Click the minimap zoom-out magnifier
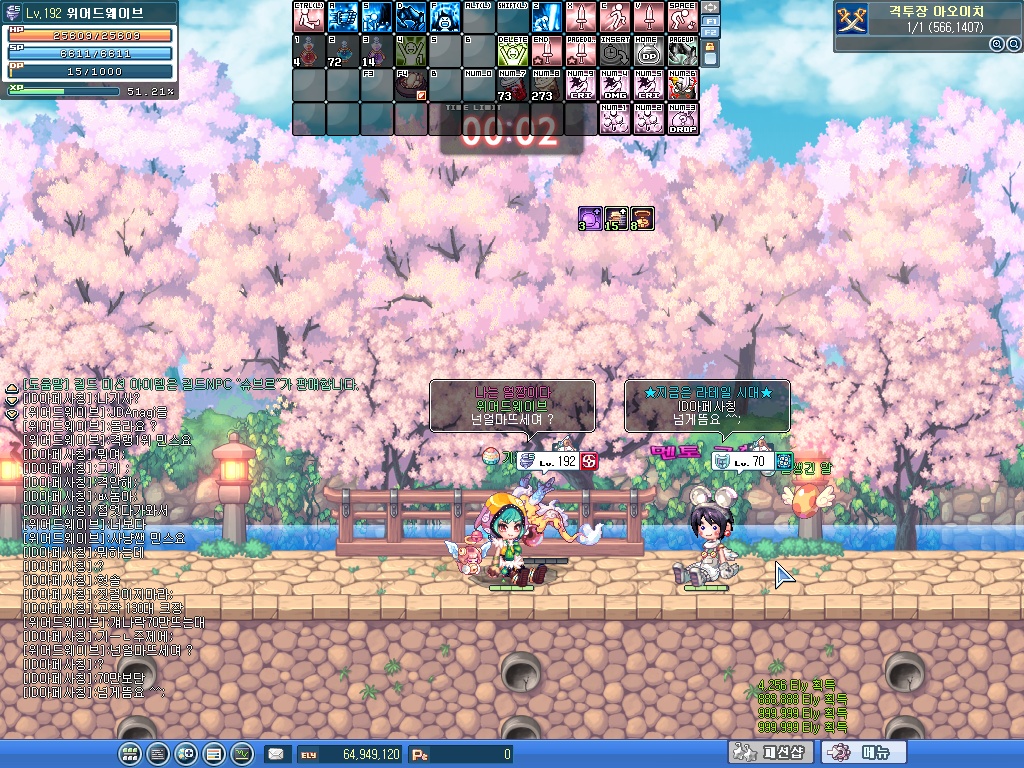The image size is (1024, 768). tap(1012, 44)
